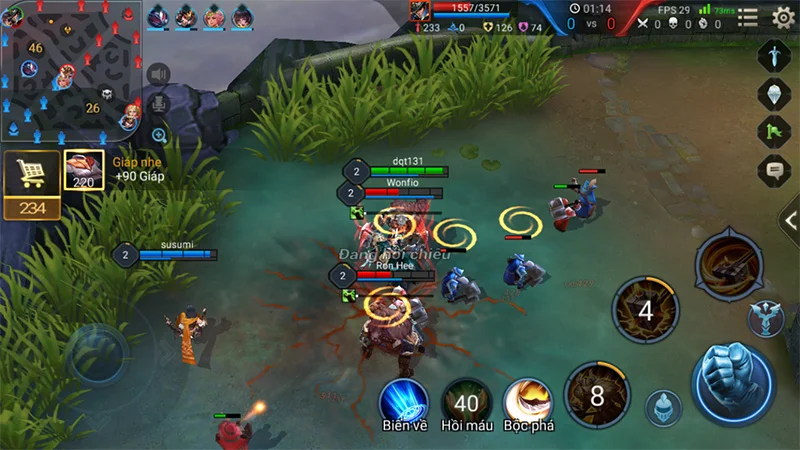Tap the fist basic attack button
Viewport: 800px width, 450px height.
[x=733, y=383]
